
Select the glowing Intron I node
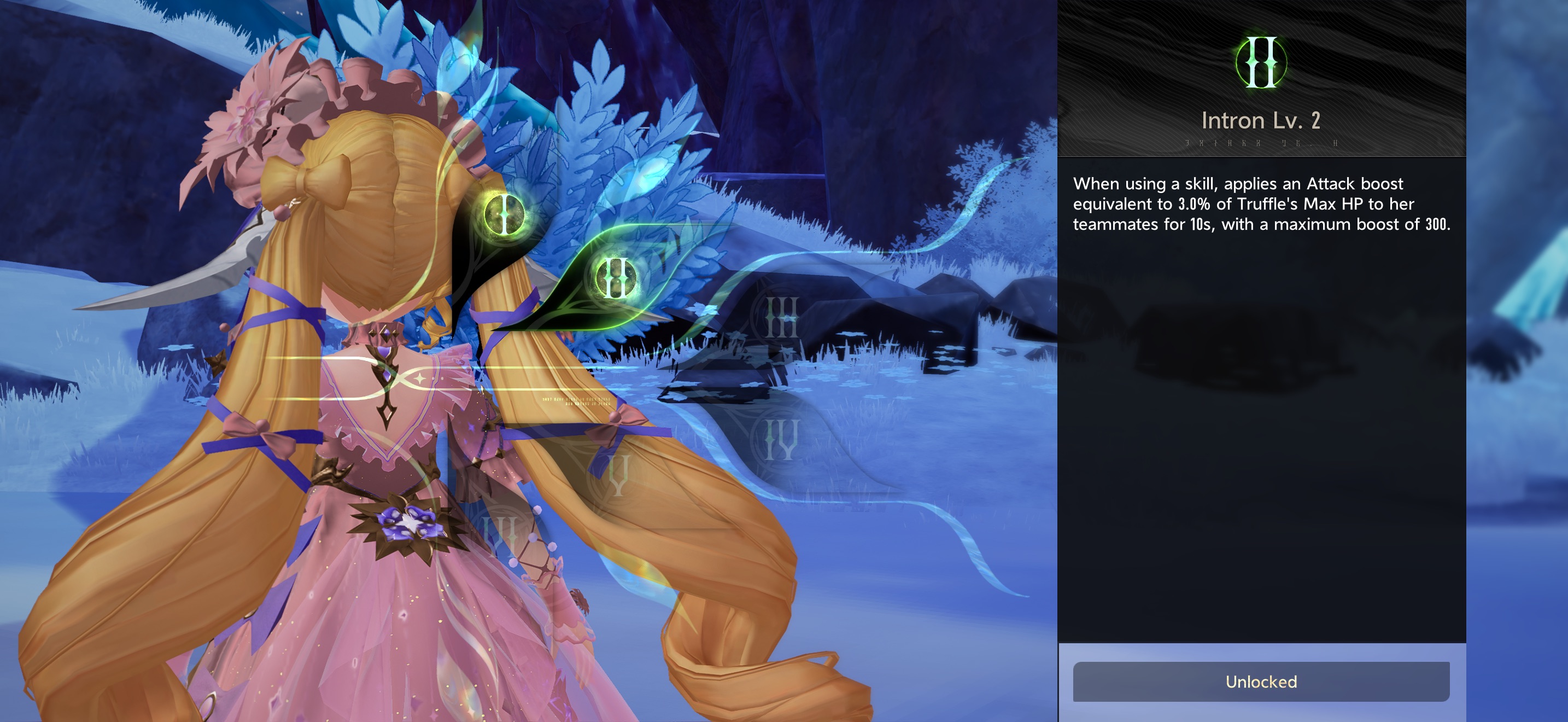[505, 214]
